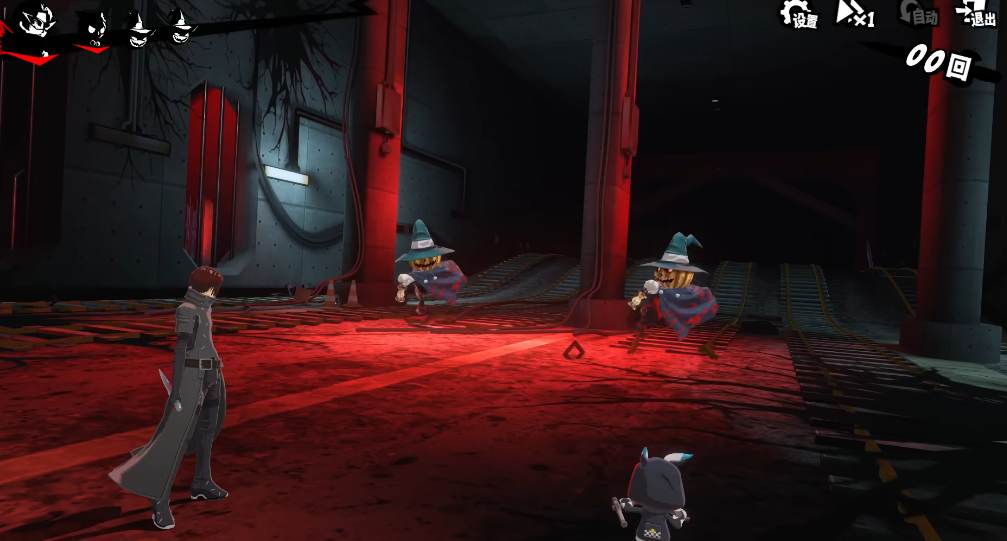Open the 设置 settings gear

pos(799,15)
